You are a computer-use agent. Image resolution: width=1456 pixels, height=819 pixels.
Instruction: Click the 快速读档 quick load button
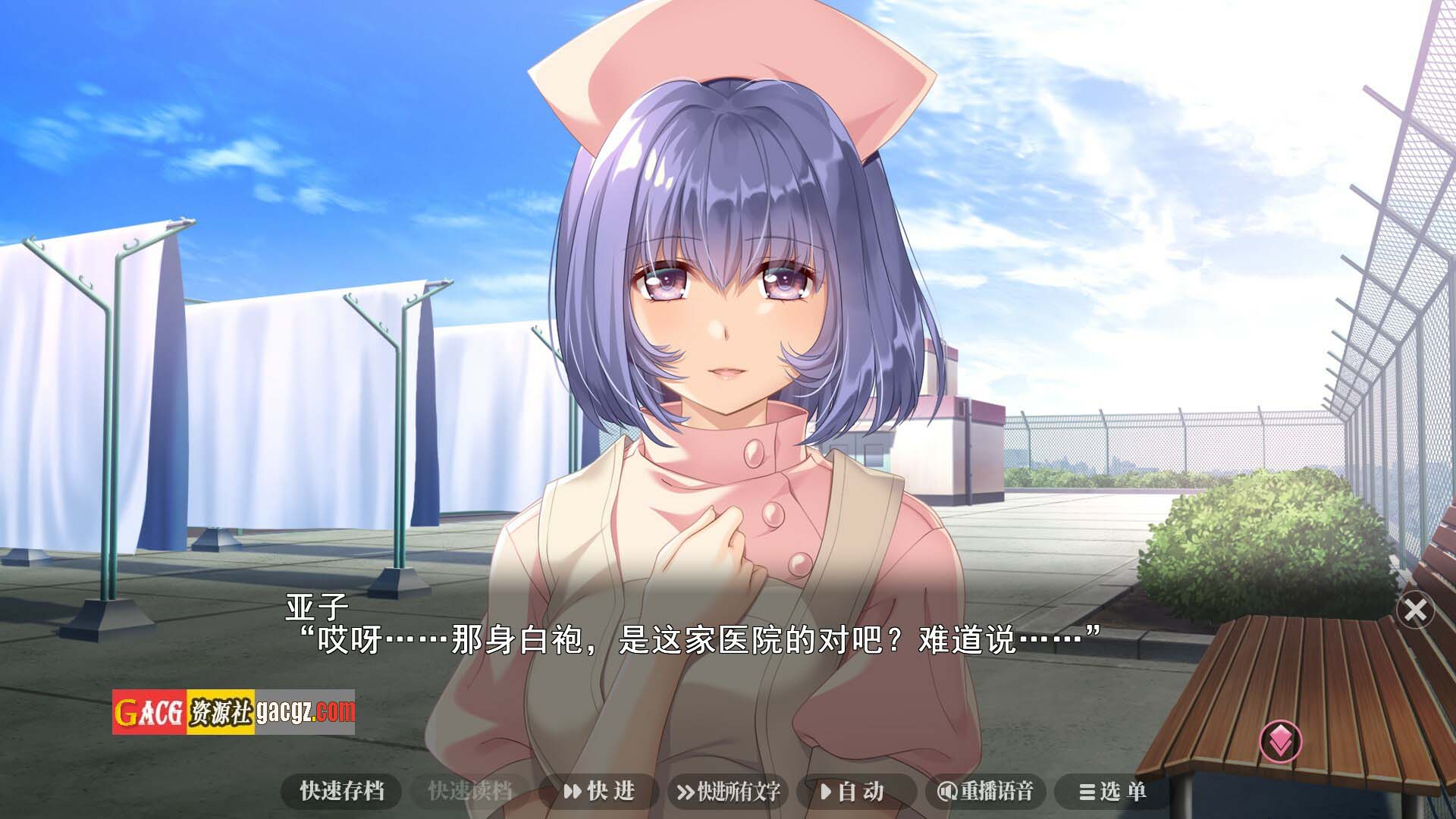[x=470, y=792]
